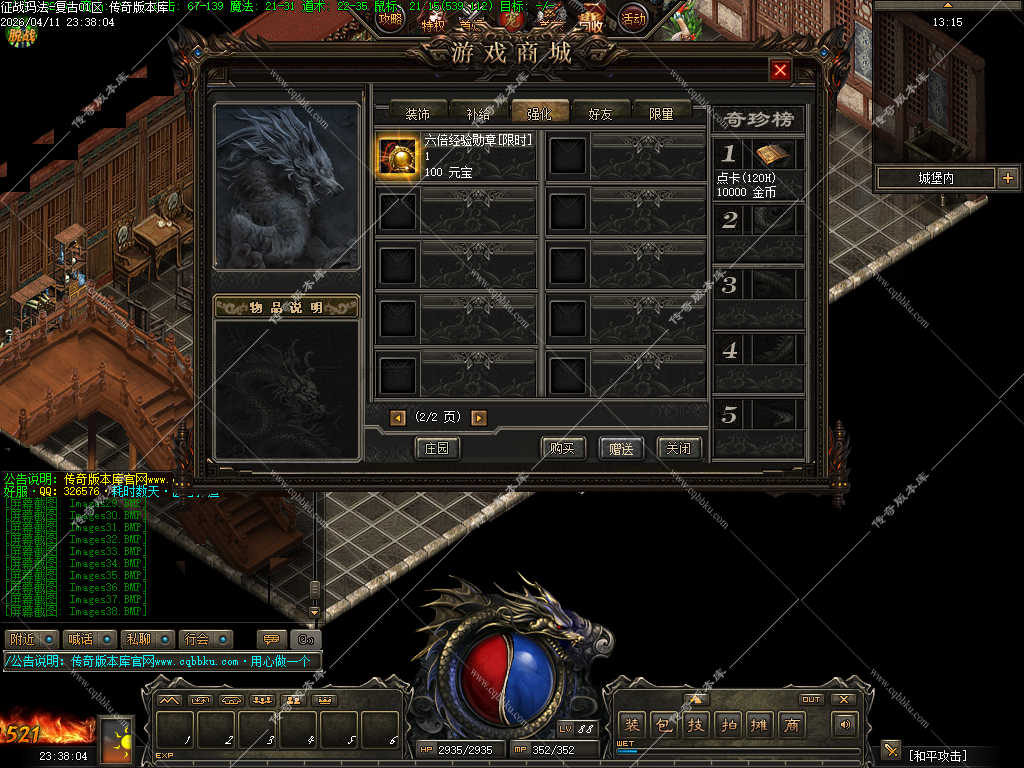The width and height of the screenshot is (1024, 768).
Task: Open the 技 skills button
Action: click(x=695, y=725)
